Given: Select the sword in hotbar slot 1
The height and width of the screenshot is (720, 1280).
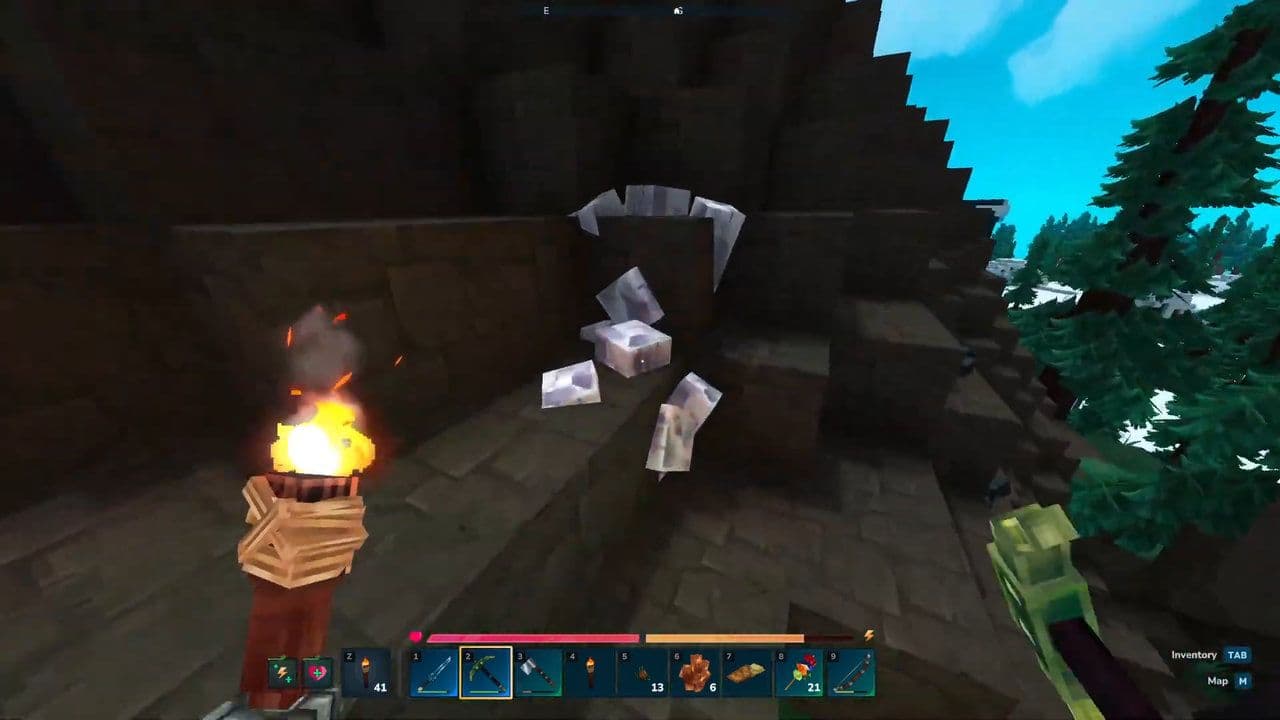Looking at the screenshot, I should [434, 673].
